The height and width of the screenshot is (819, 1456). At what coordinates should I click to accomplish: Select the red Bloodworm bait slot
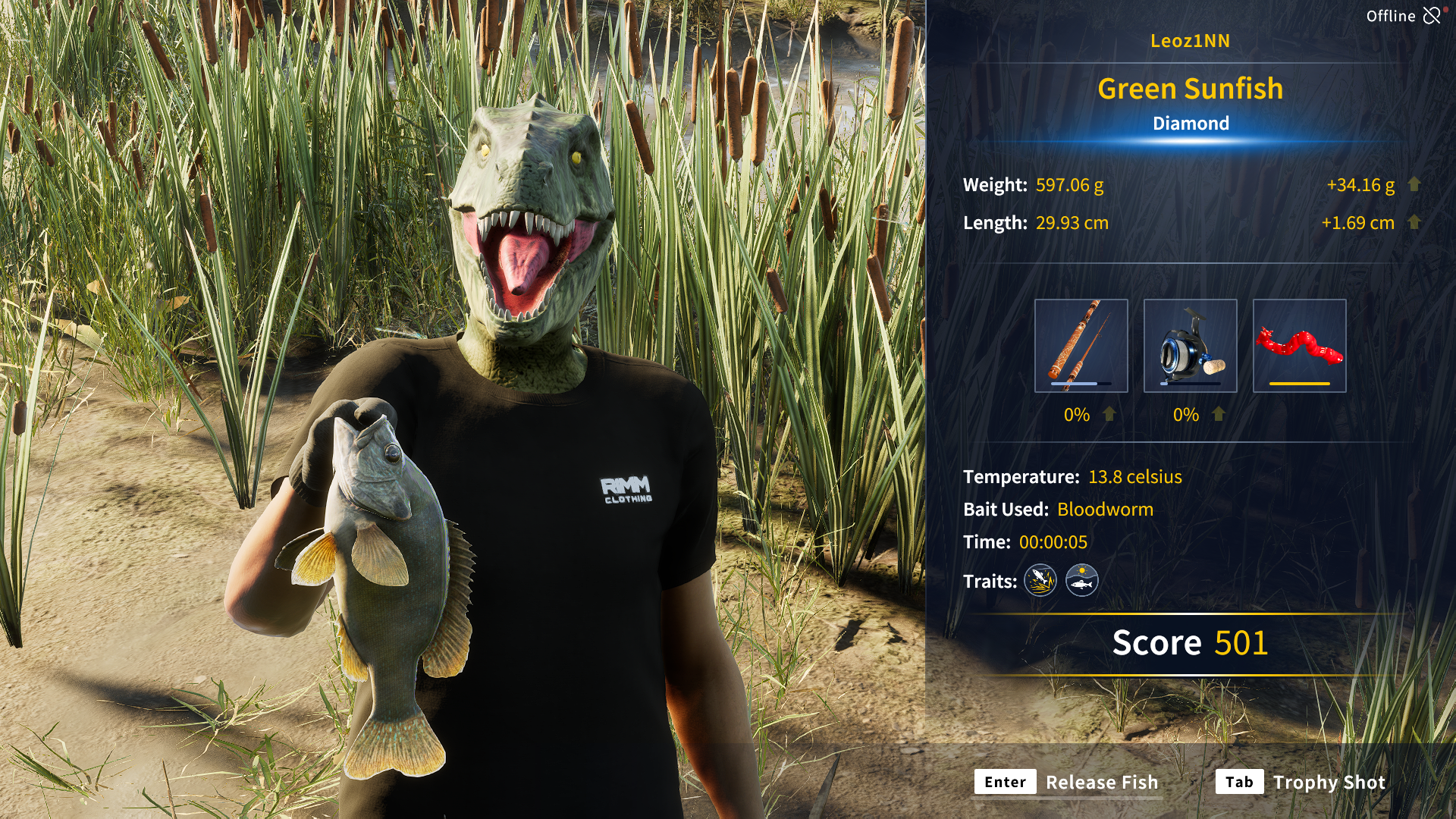click(x=1299, y=346)
